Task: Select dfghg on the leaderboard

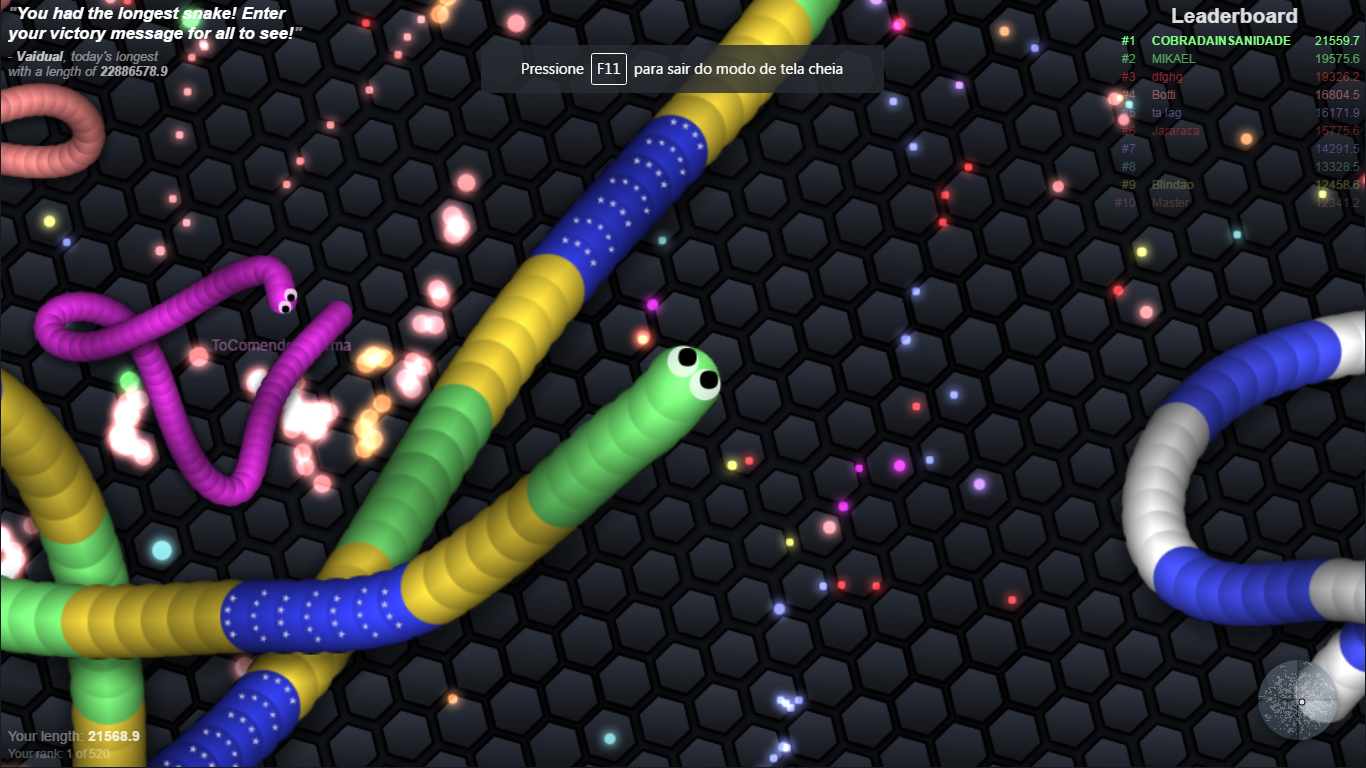Action: click(1167, 77)
